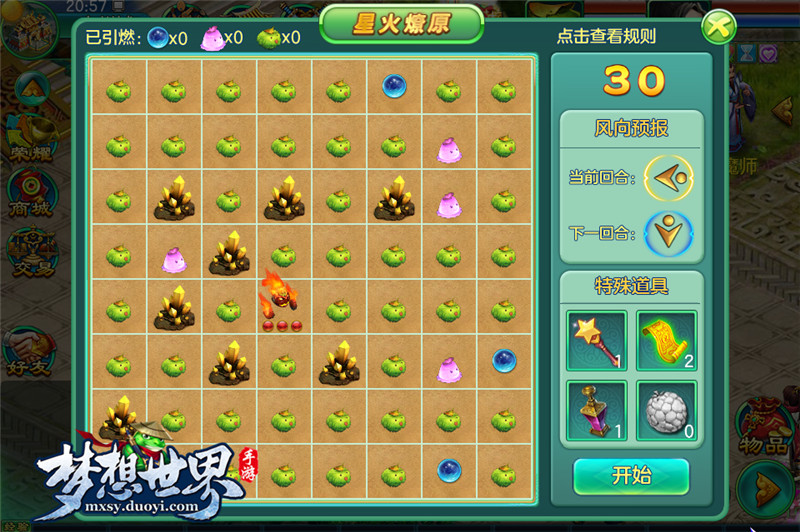Image resolution: width=800 pixels, height=532 pixels.
Task: Choose the trophy lamp special item
Action: tap(596, 410)
